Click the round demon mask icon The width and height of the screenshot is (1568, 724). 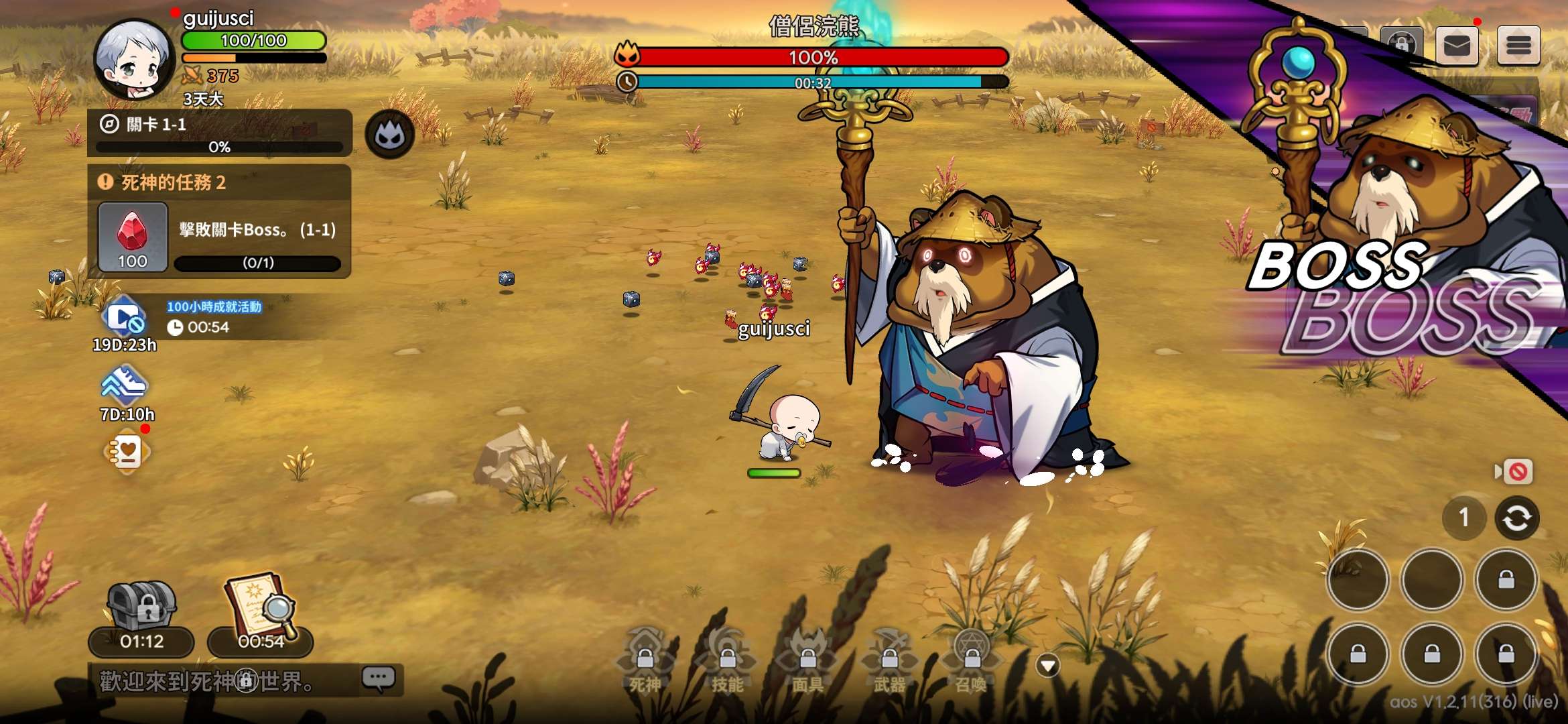(389, 135)
